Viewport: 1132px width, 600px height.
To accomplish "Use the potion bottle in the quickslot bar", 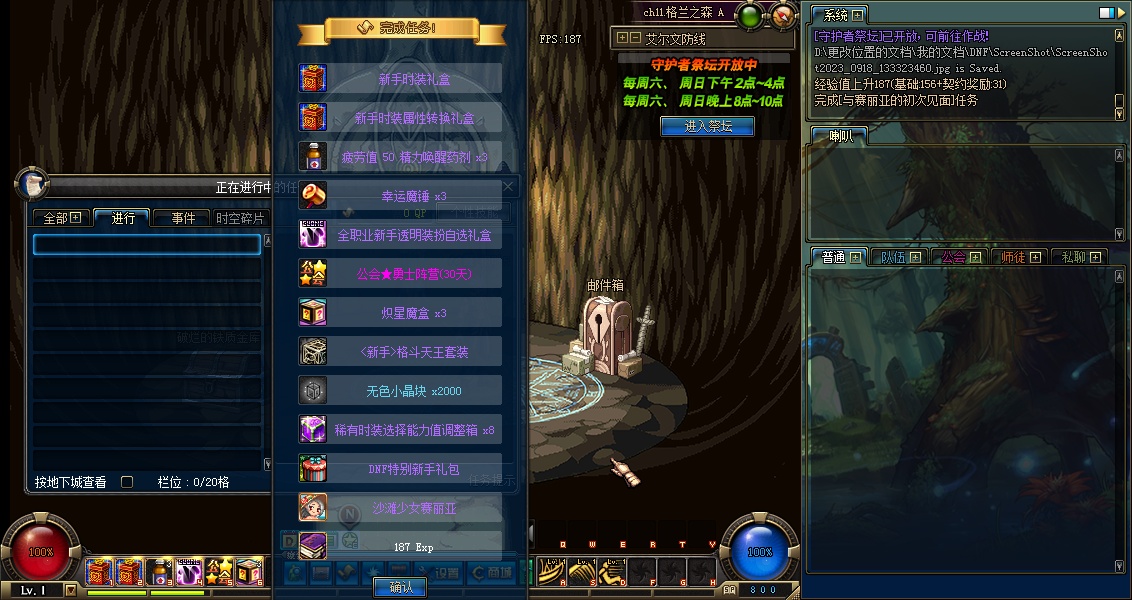I will point(160,572).
